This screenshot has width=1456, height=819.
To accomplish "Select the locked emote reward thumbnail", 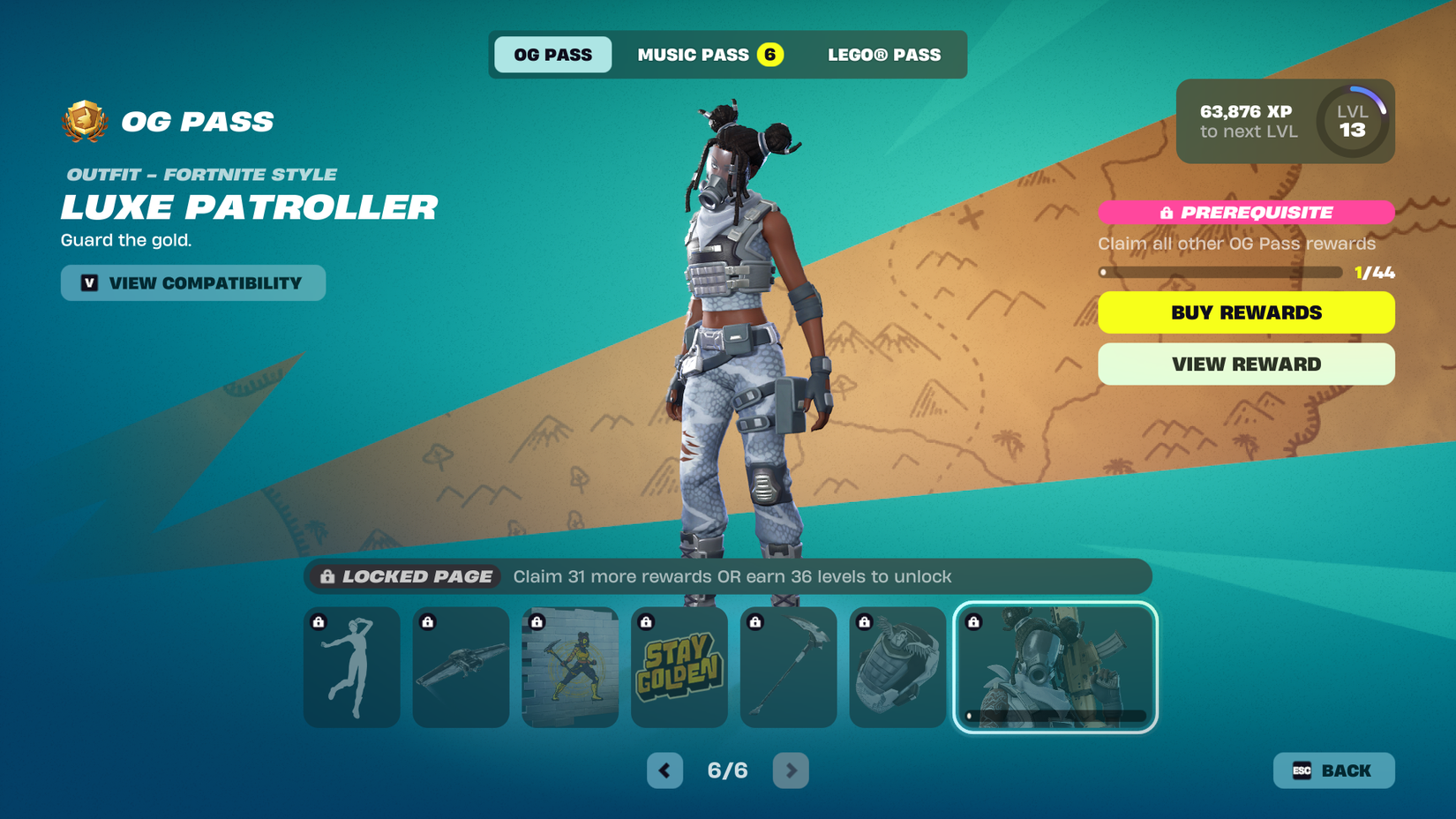I will click(351, 667).
